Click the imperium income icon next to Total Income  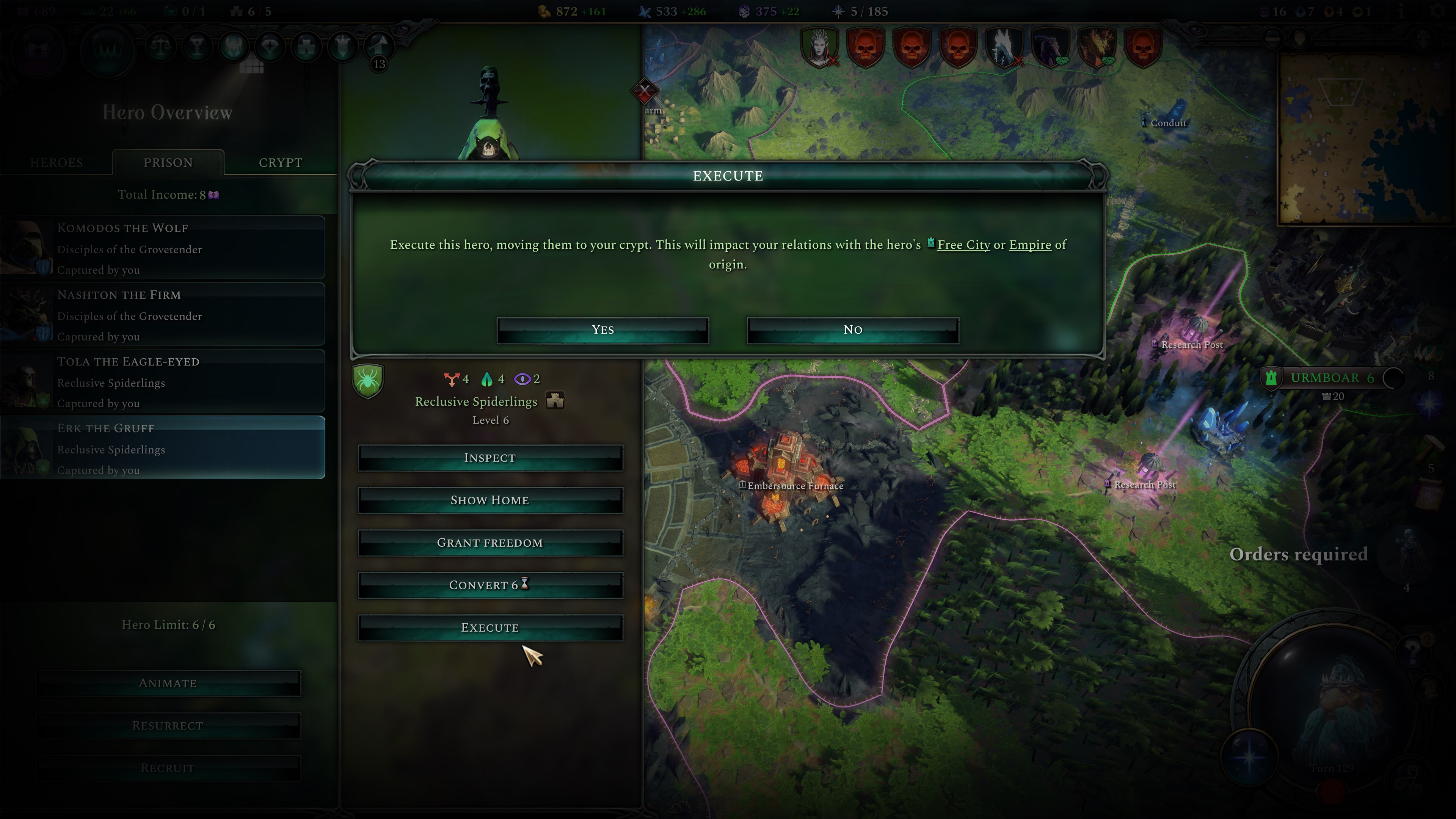212,195
